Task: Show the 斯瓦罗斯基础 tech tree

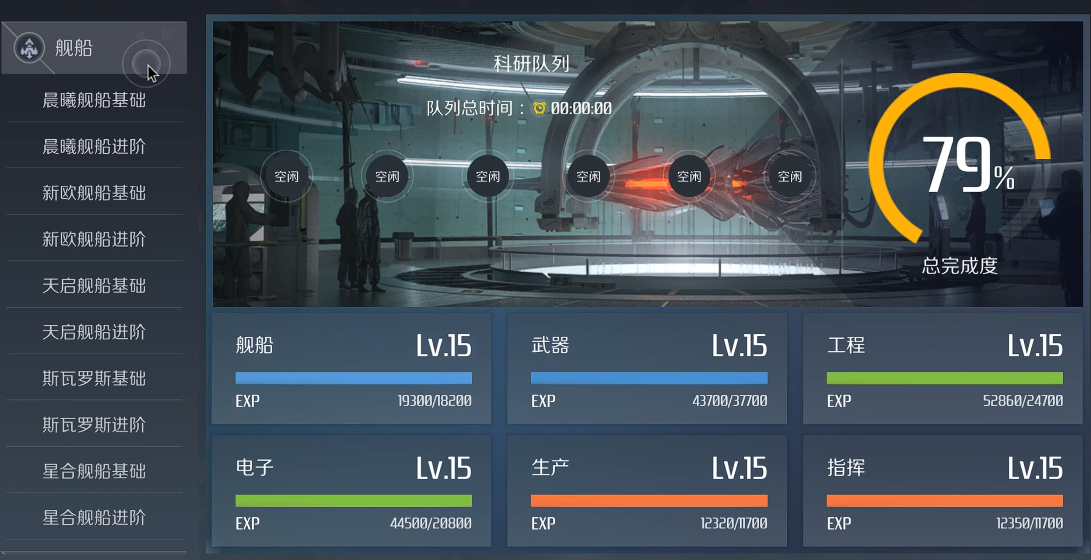Action: 94,378
